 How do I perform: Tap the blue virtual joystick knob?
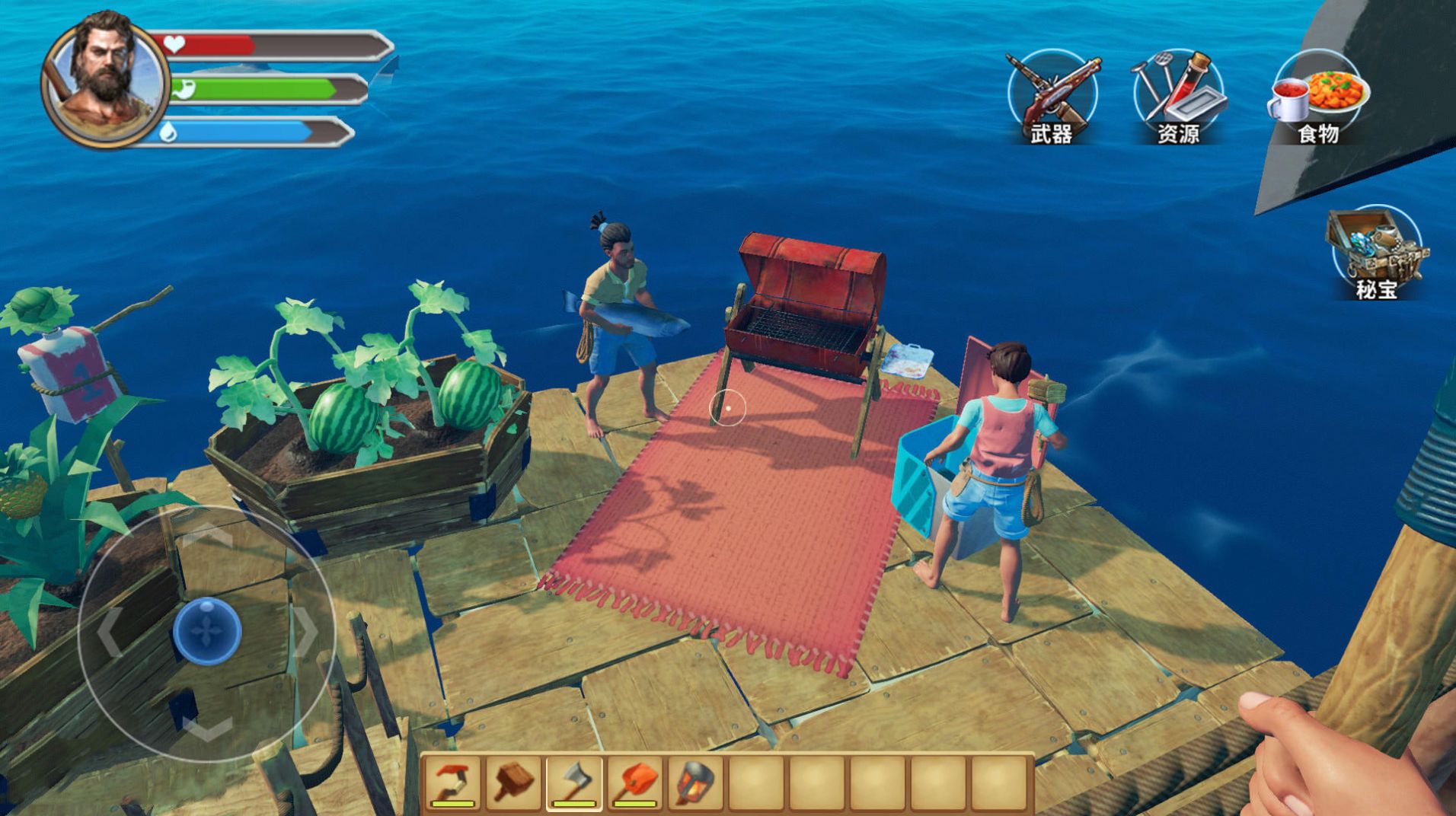pos(206,631)
